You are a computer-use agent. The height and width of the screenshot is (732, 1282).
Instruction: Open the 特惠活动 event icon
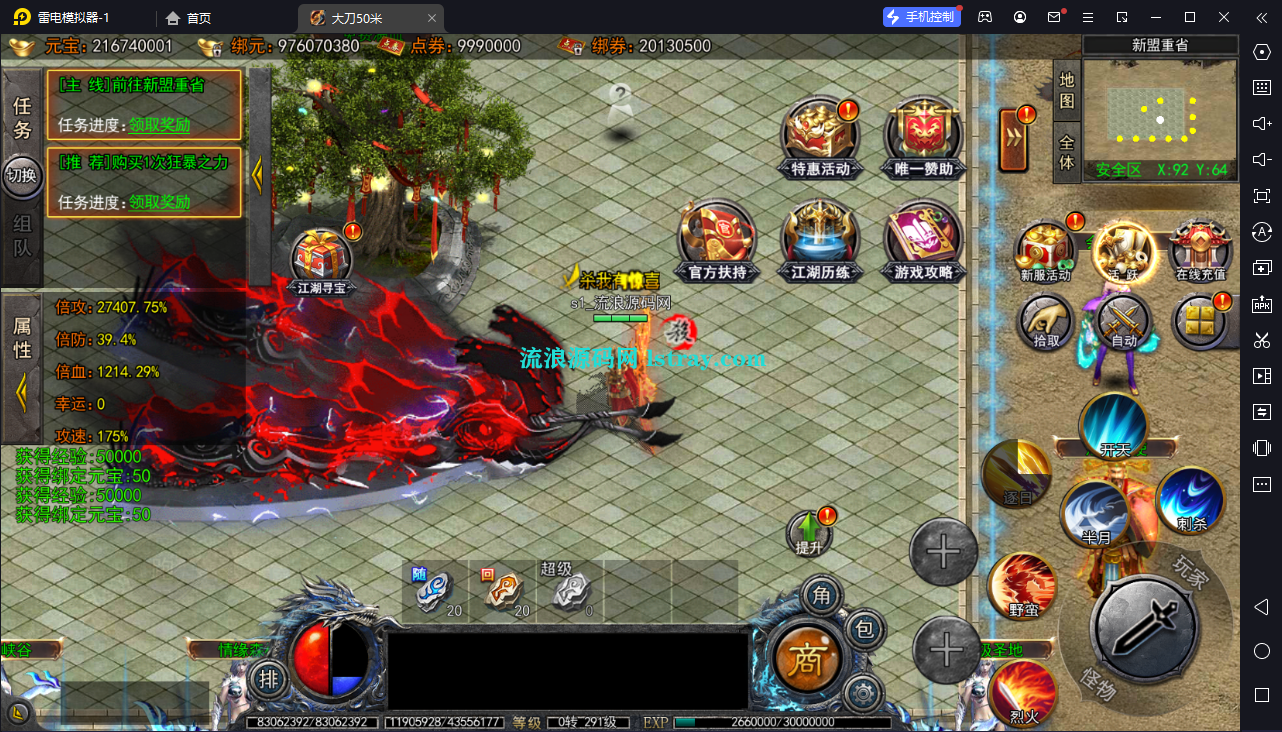[820, 137]
